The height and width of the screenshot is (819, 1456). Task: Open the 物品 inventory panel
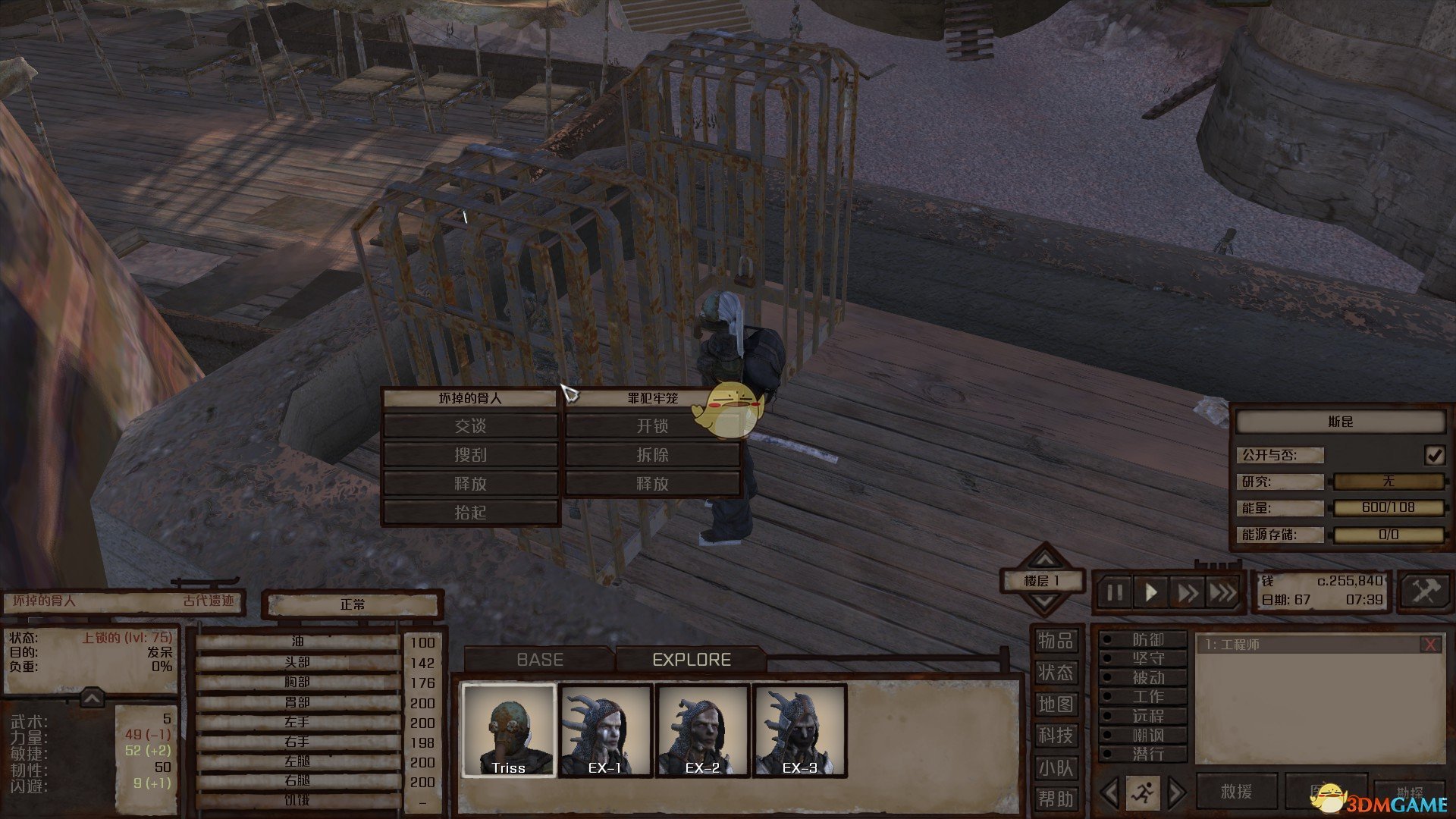[x=1056, y=642]
